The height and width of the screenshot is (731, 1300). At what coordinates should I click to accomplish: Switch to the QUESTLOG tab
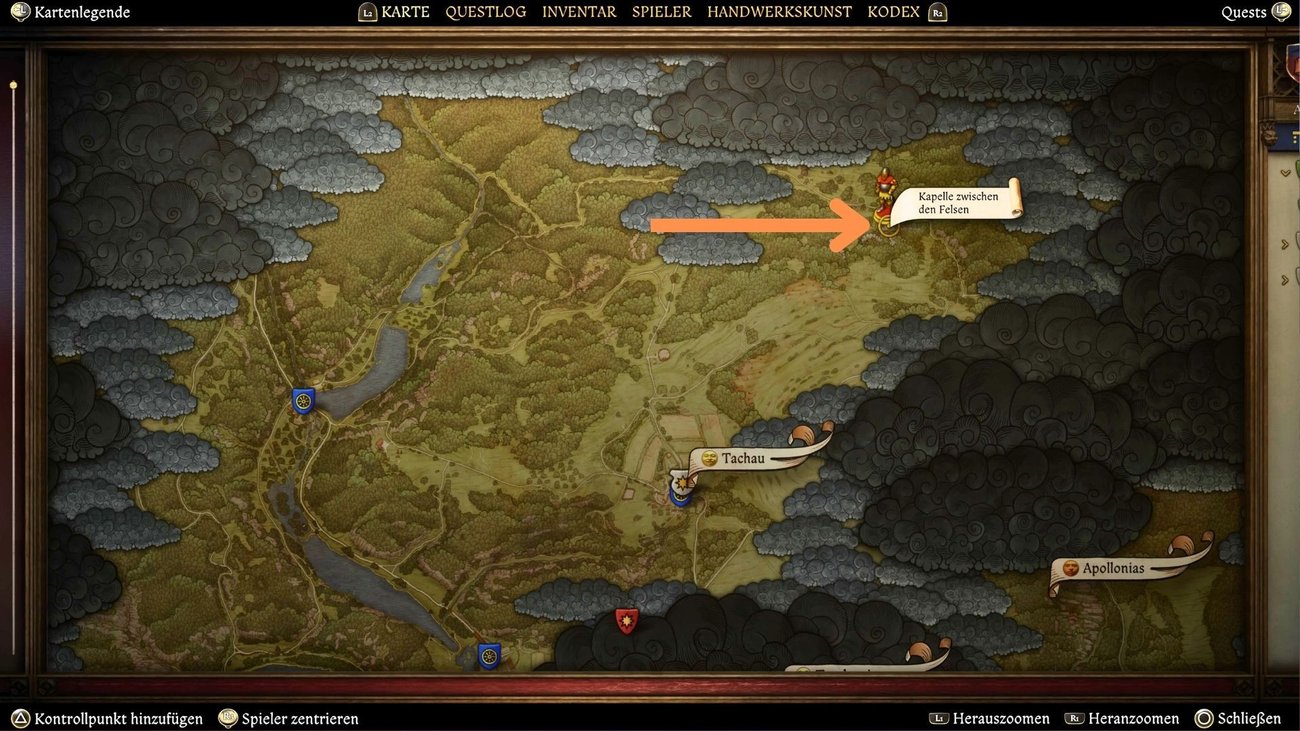tap(486, 12)
